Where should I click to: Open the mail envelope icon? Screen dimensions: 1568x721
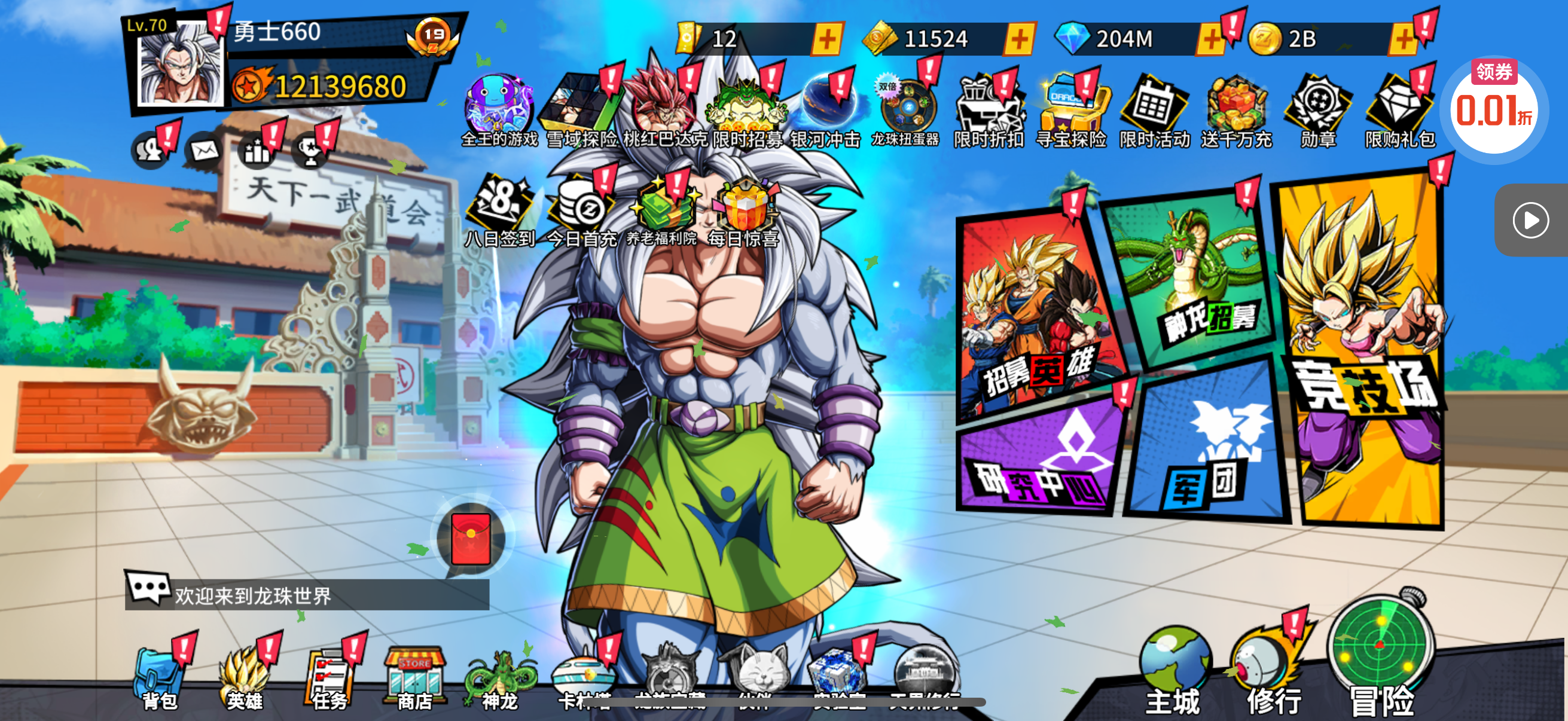point(205,150)
